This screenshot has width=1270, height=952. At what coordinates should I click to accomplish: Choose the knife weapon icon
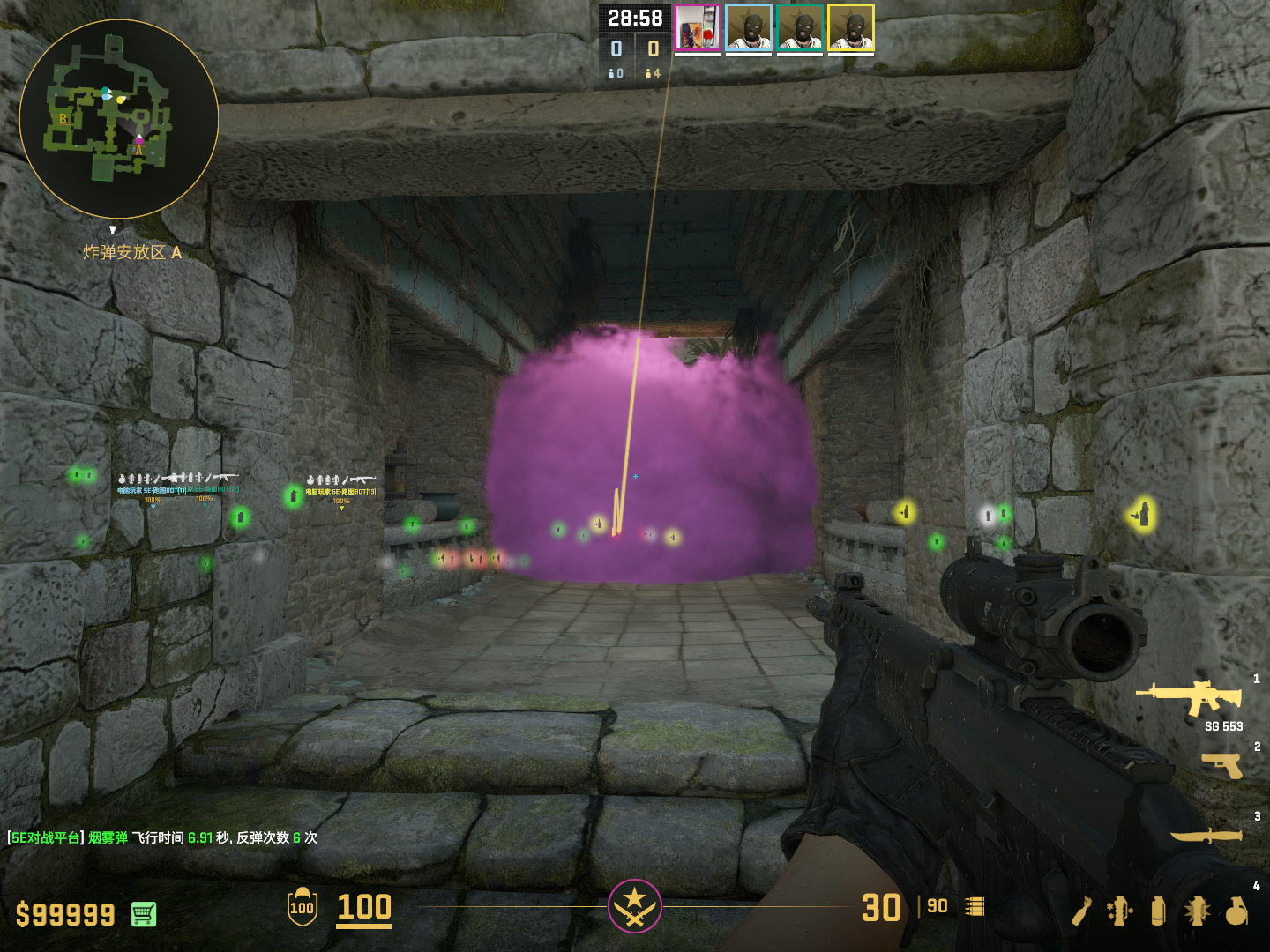(1206, 834)
